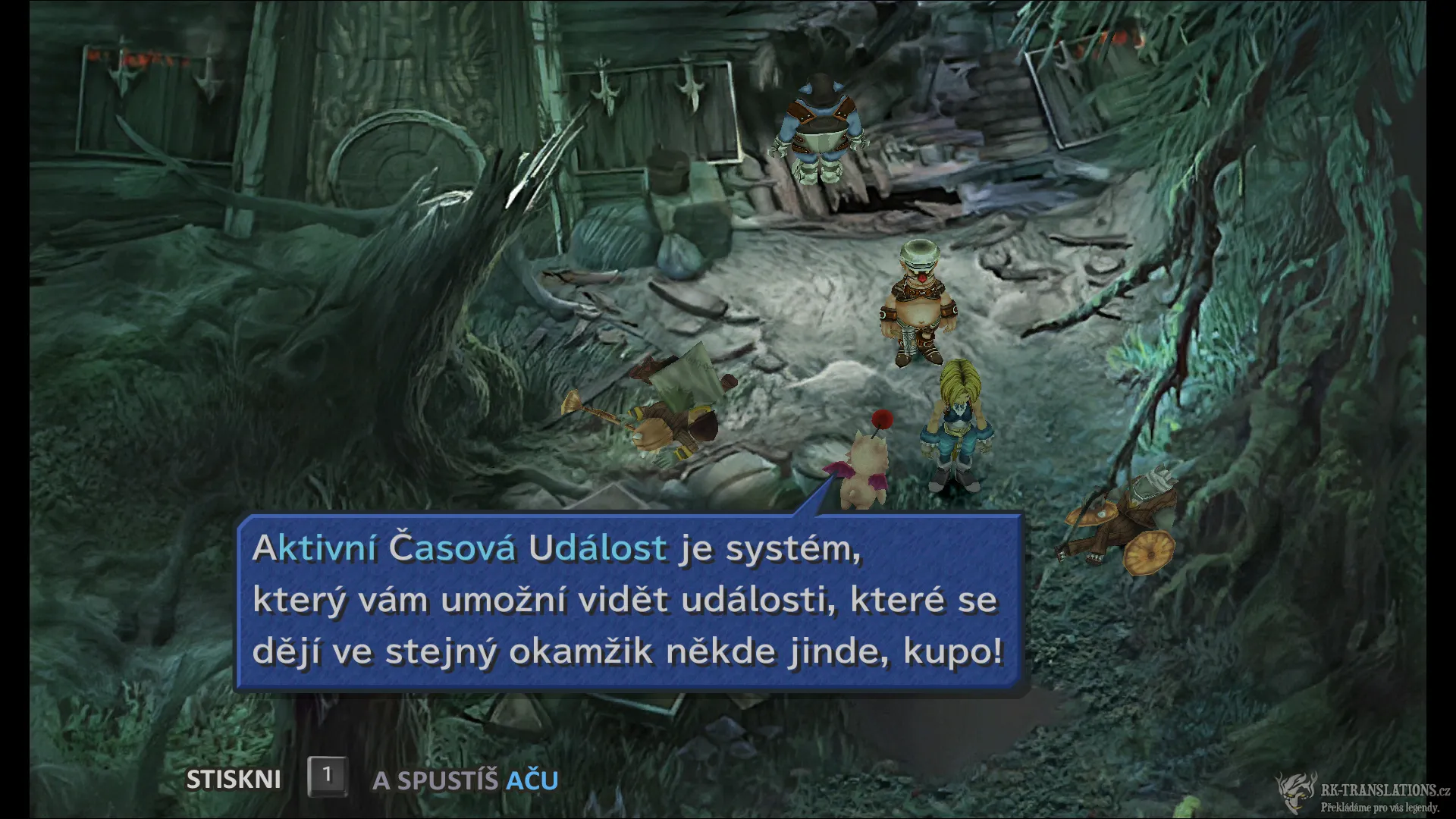This screenshot has width=1456, height=819.
Task: Click the blue 'AČU' label at the bottom
Action: (531, 779)
